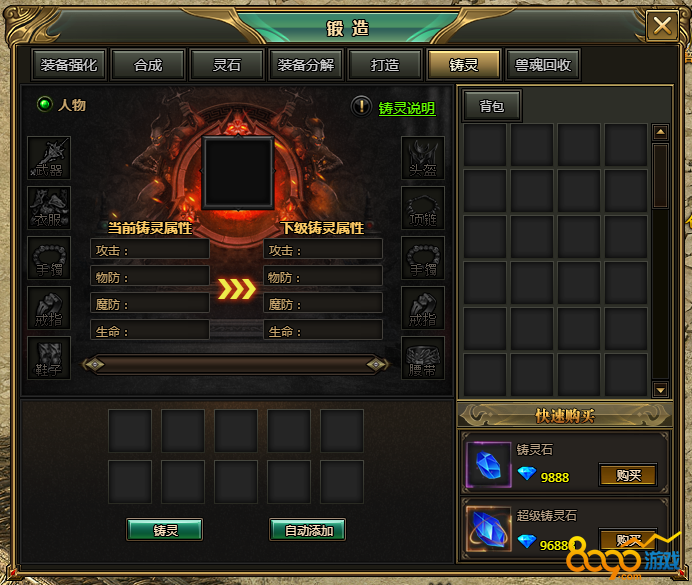Screen dimensions: 692x585
Task: Select the 灵石 tab
Action: tap(227, 65)
